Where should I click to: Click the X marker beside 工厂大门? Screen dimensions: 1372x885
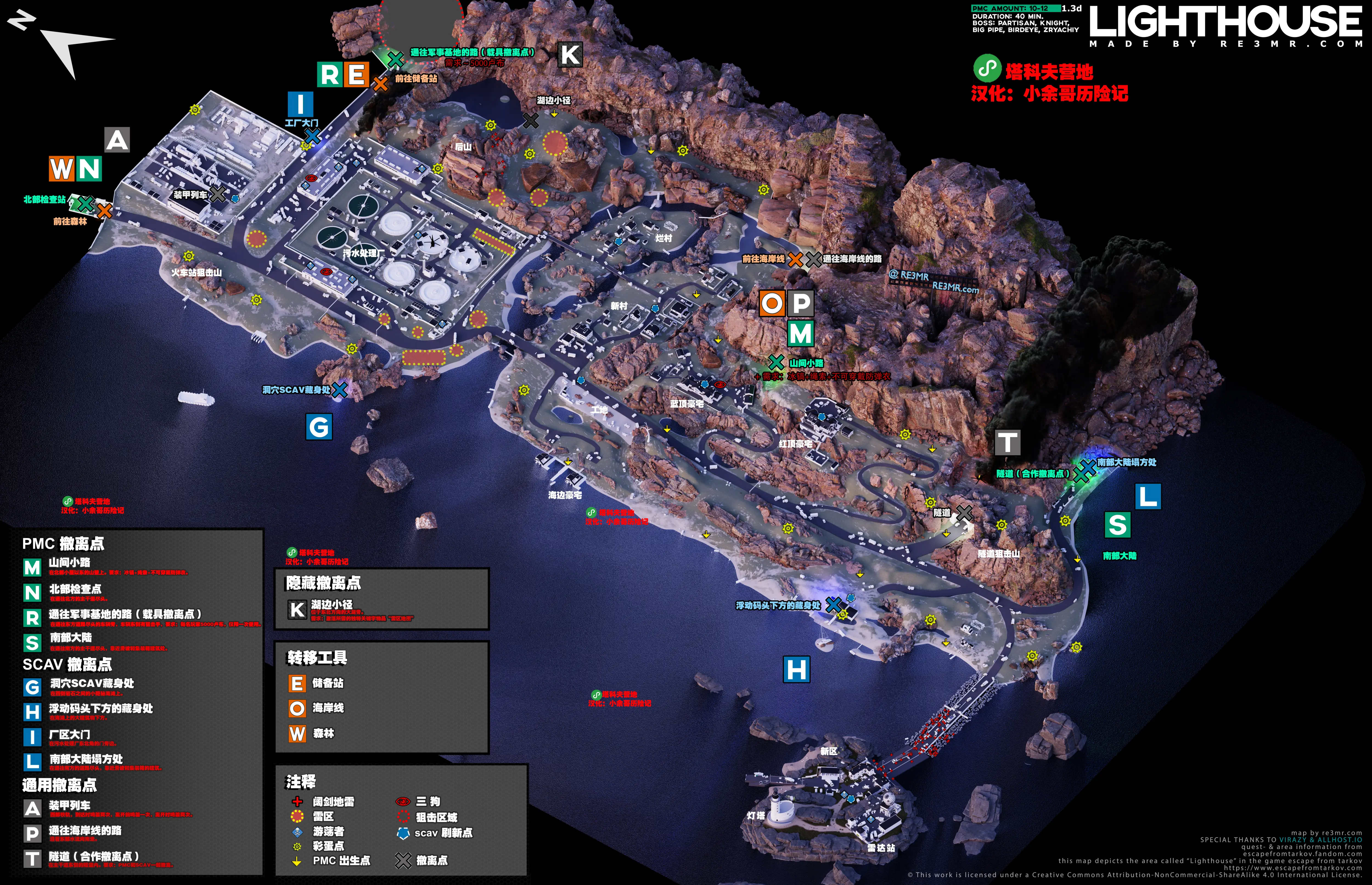[313, 137]
